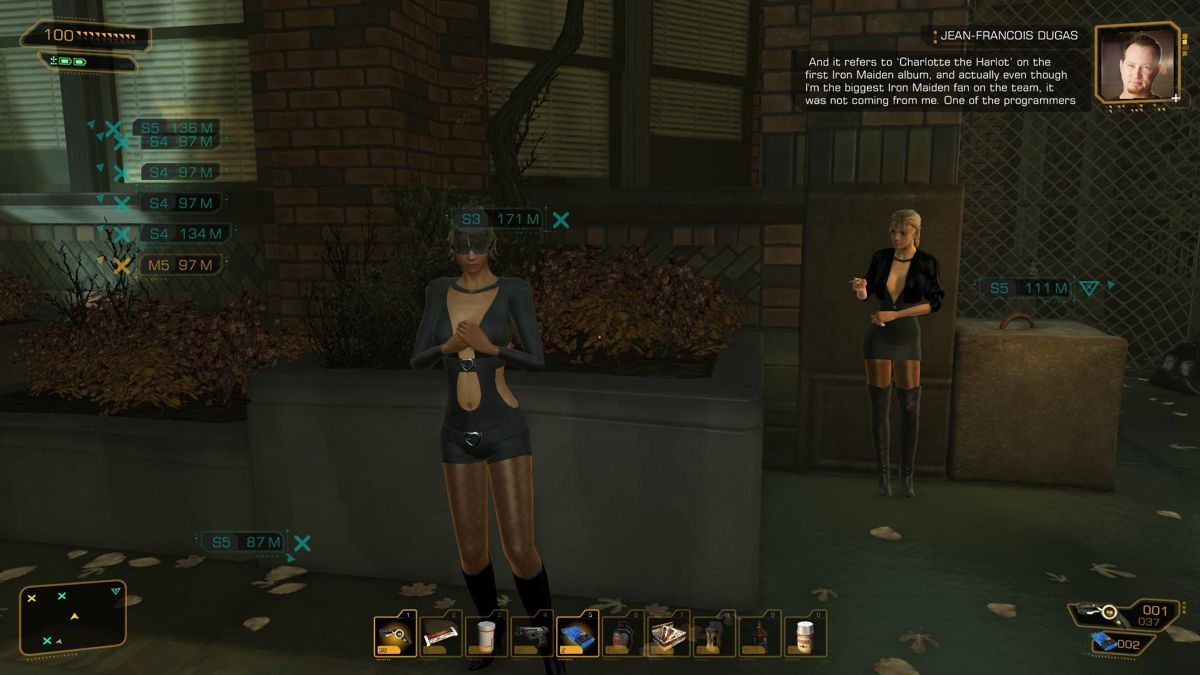This screenshot has height=675, width=1200.
Task: Choose the white pill bottle in slot 3
Action: click(x=486, y=634)
